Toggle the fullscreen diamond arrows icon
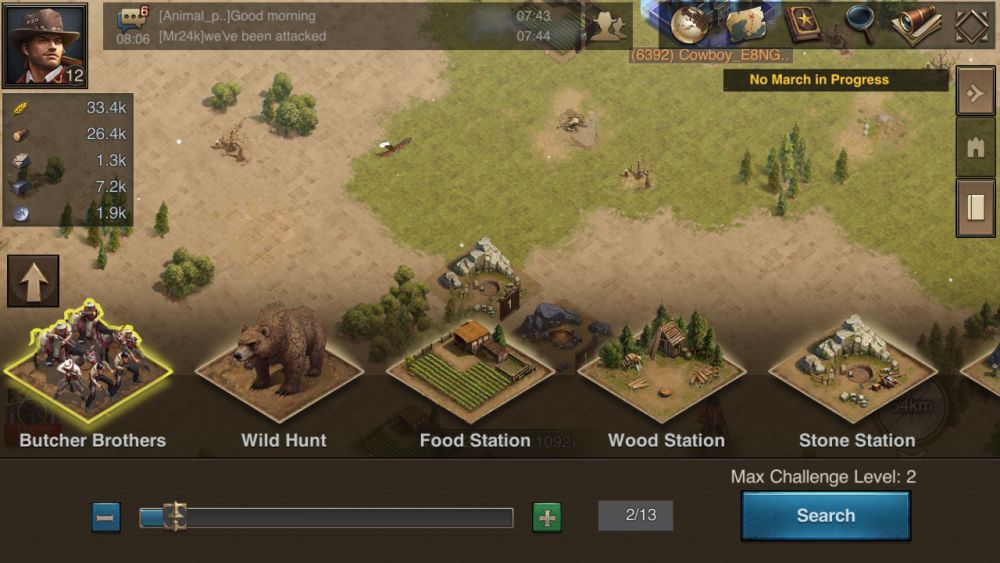The height and width of the screenshot is (563, 1000). [x=971, y=26]
